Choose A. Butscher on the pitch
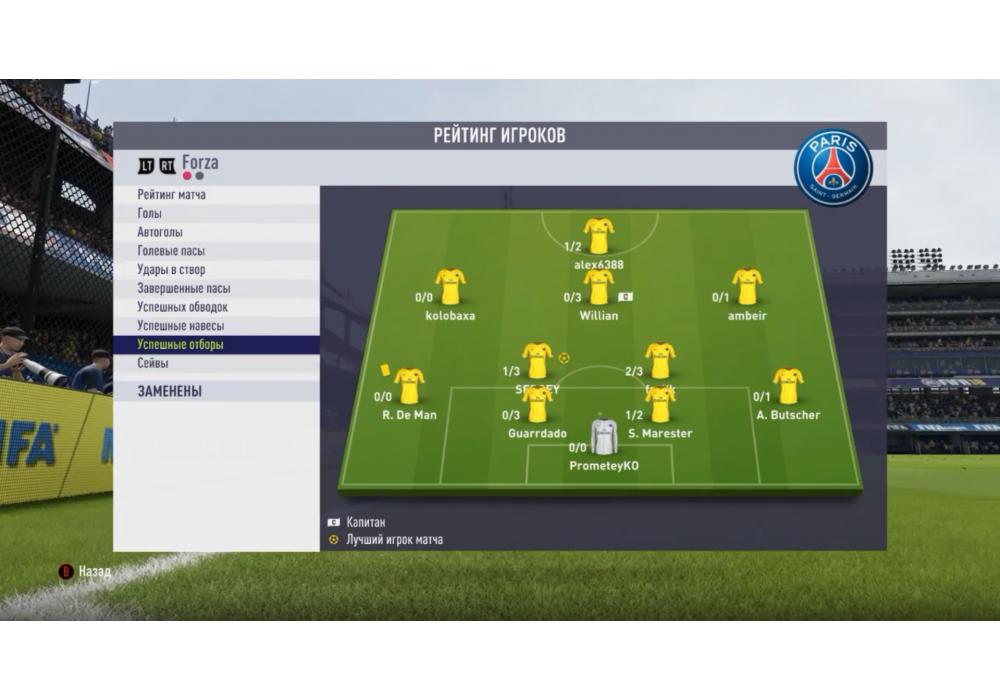 tap(788, 386)
